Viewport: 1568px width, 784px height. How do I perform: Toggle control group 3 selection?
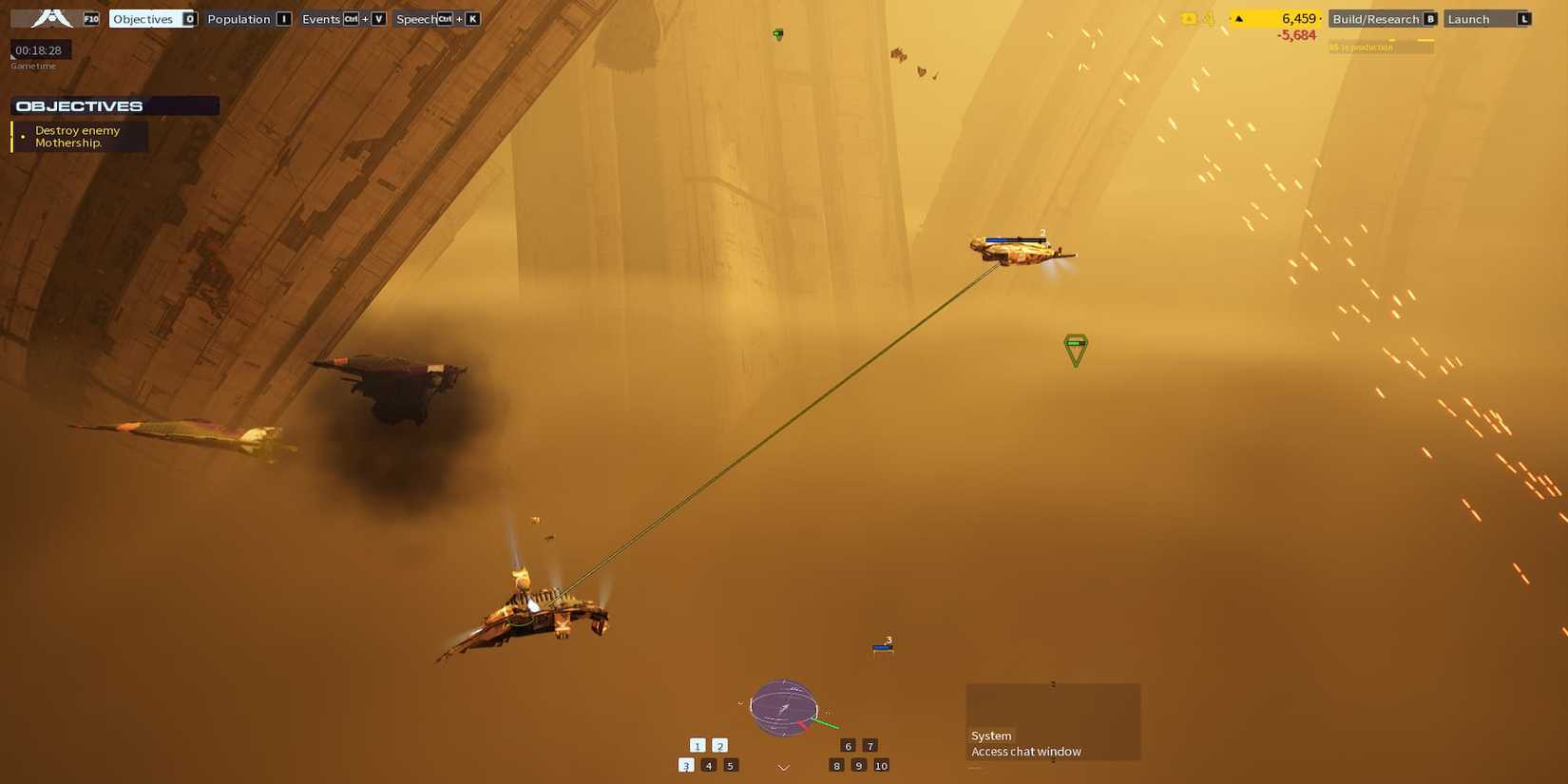(x=685, y=764)
